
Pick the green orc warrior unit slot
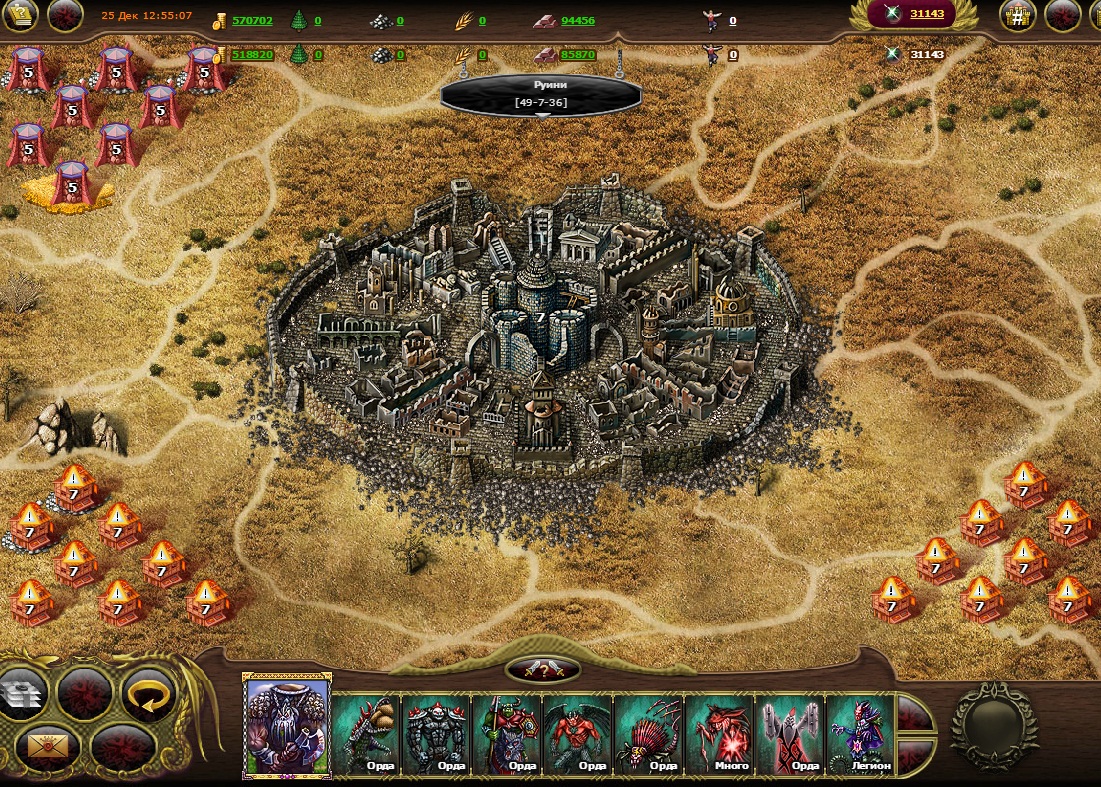(x=508, y=735)
